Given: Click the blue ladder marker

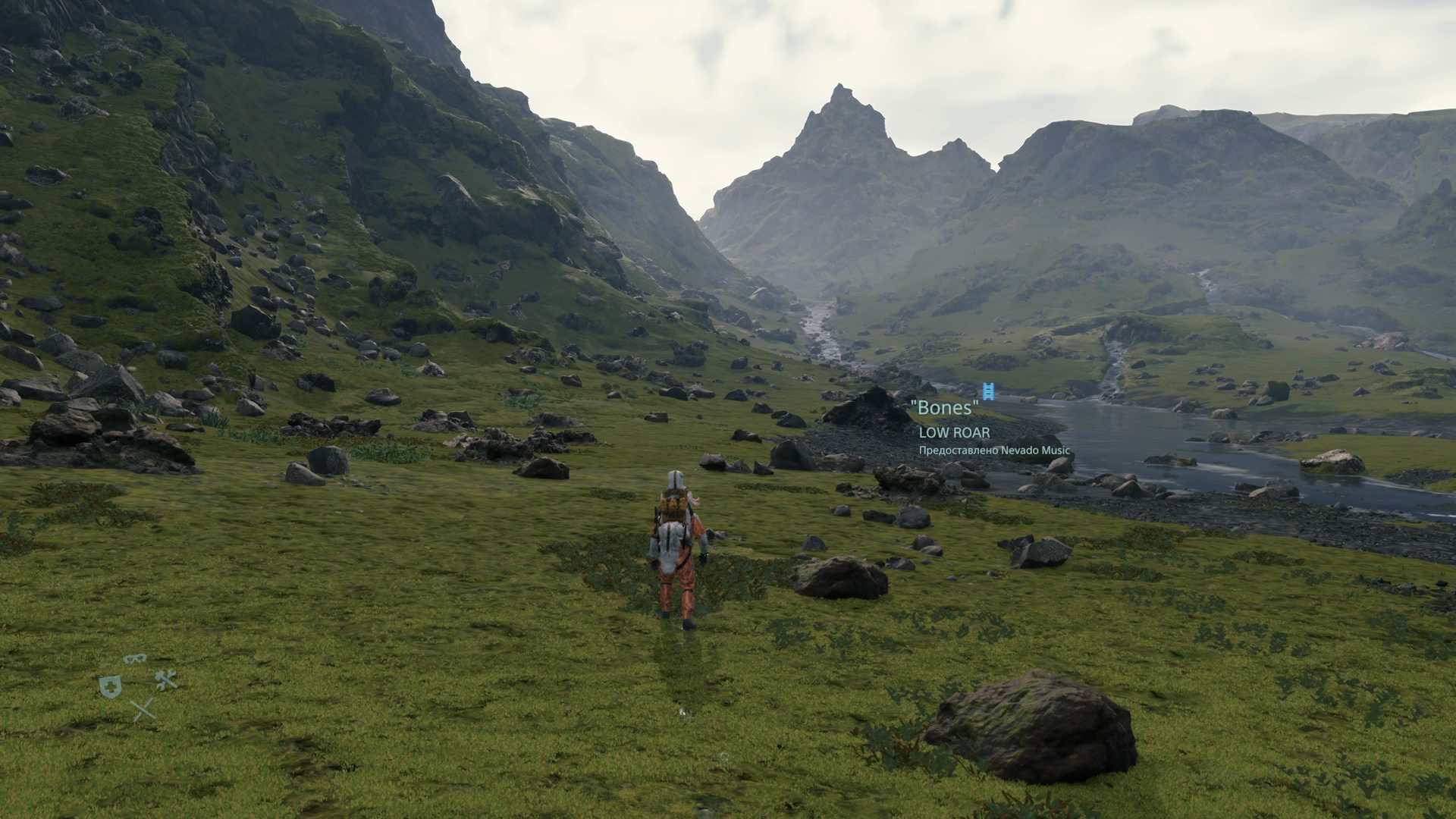Looking at the screenshot, I should (x=987, y=391).
